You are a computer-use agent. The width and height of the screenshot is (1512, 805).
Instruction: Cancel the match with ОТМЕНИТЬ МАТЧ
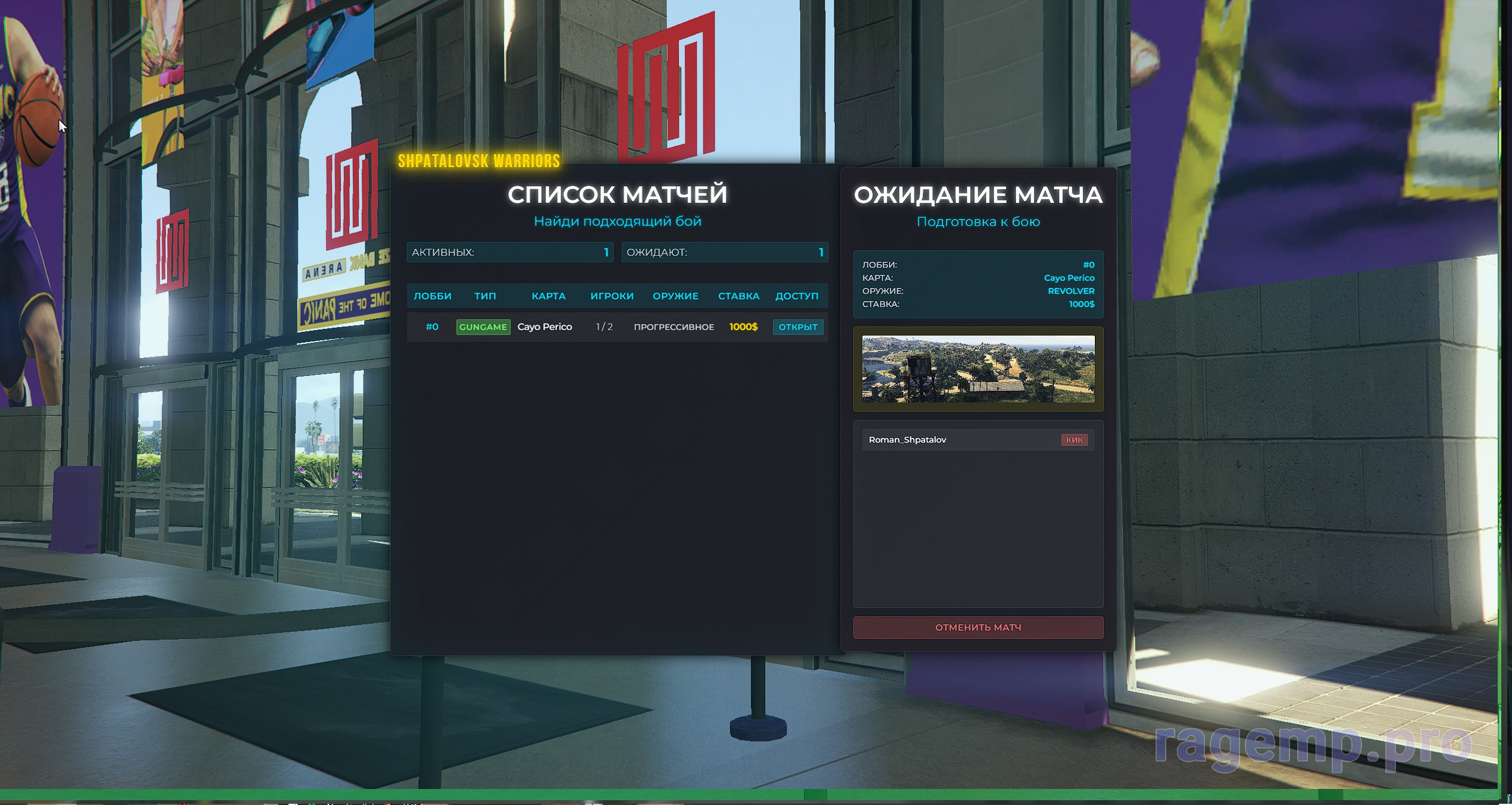(x=978, y=627)
